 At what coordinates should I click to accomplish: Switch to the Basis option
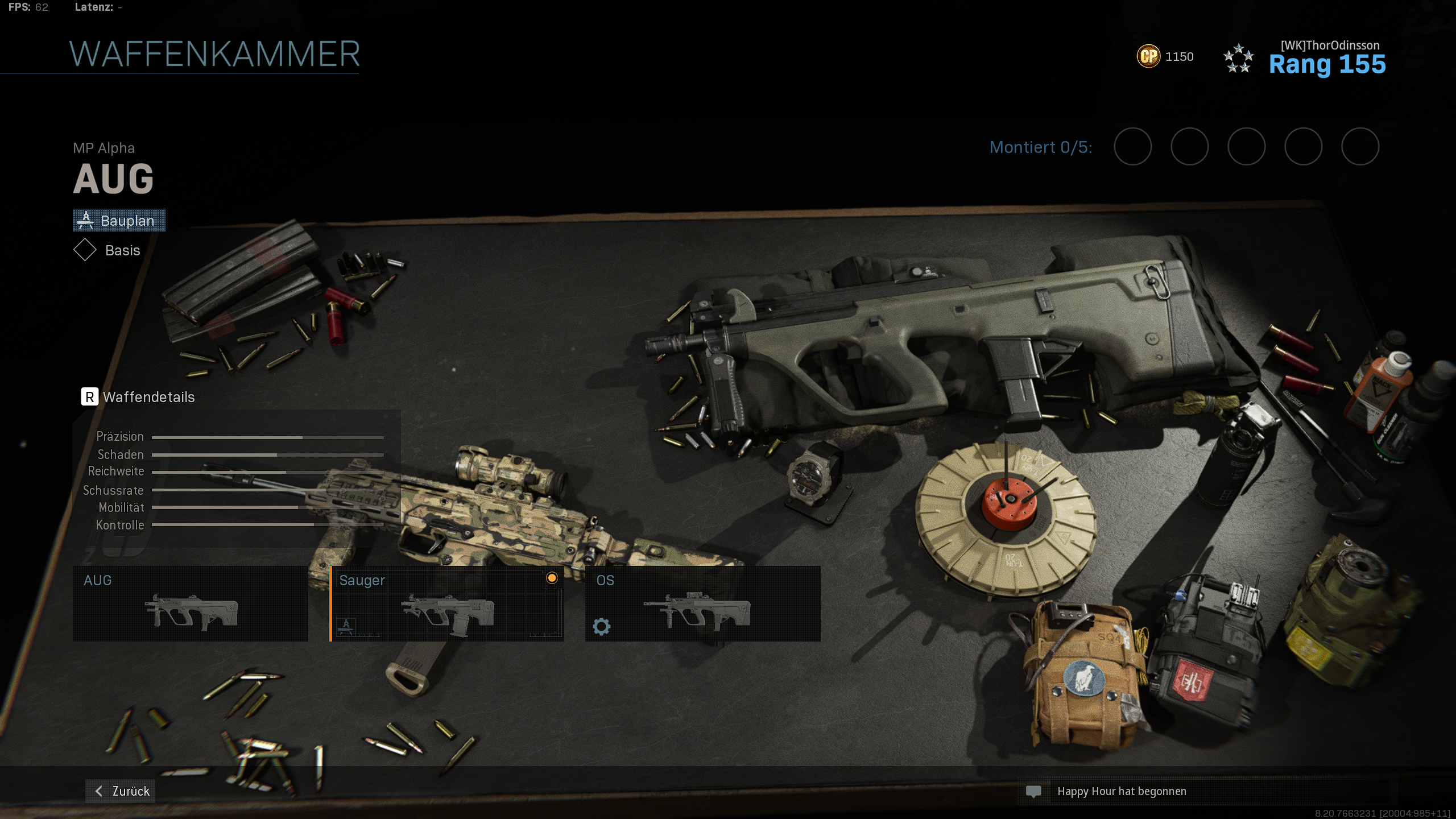click(108, 250)
